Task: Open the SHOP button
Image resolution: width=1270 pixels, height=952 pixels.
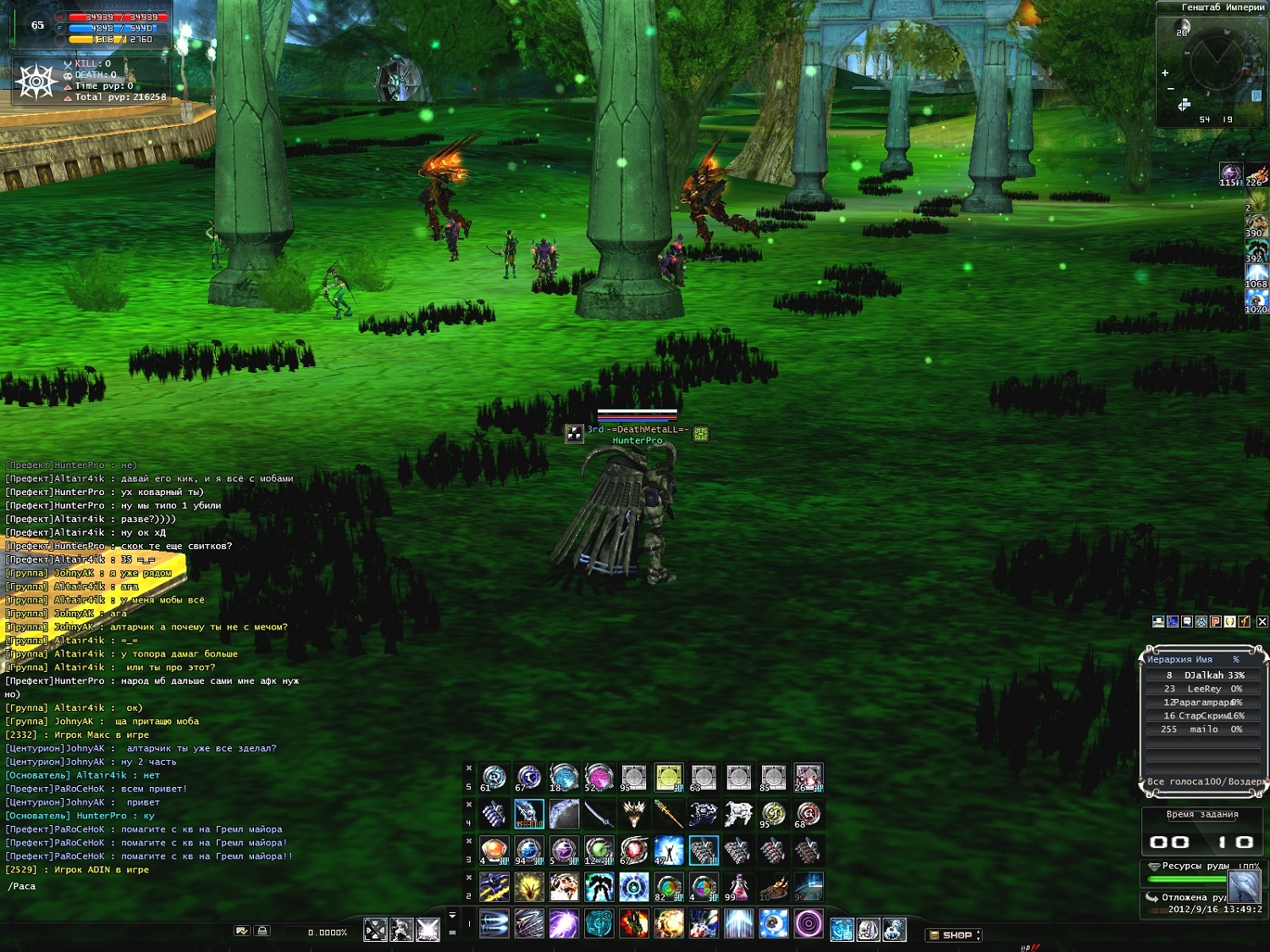Action: [956, 935]
